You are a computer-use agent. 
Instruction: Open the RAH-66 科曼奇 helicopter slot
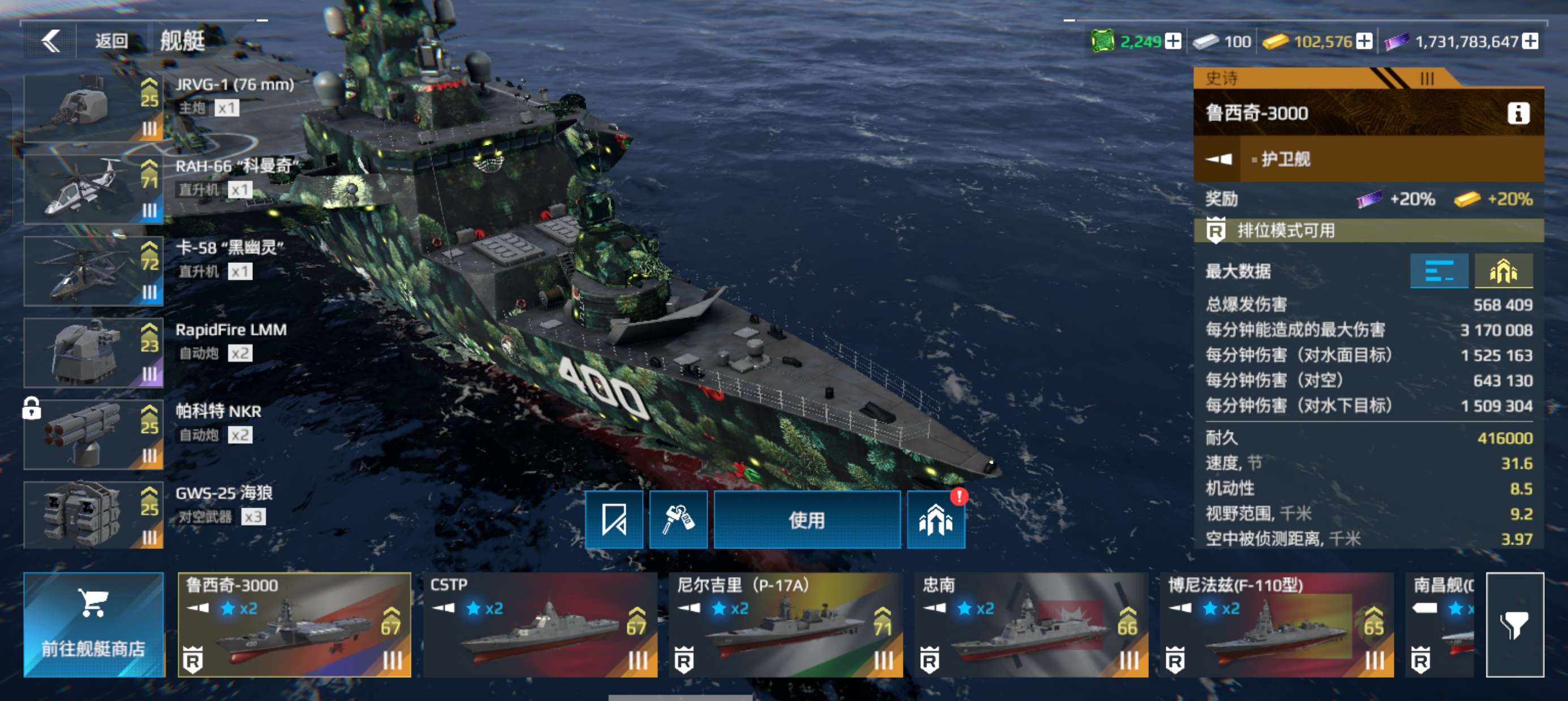pos(93,189)
